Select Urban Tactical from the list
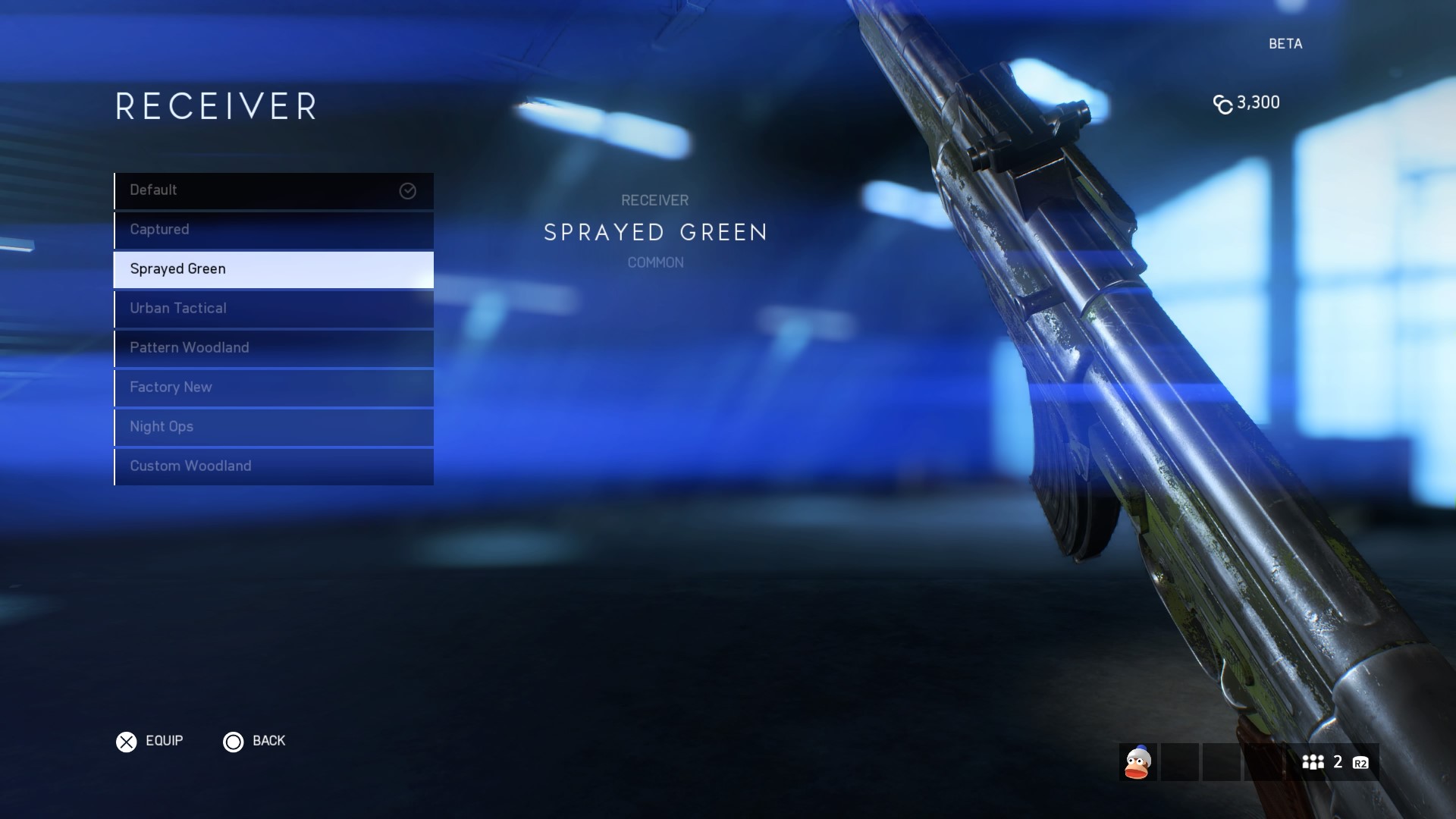The width and height of the screenshot is (1456, 819). (273, 309)
